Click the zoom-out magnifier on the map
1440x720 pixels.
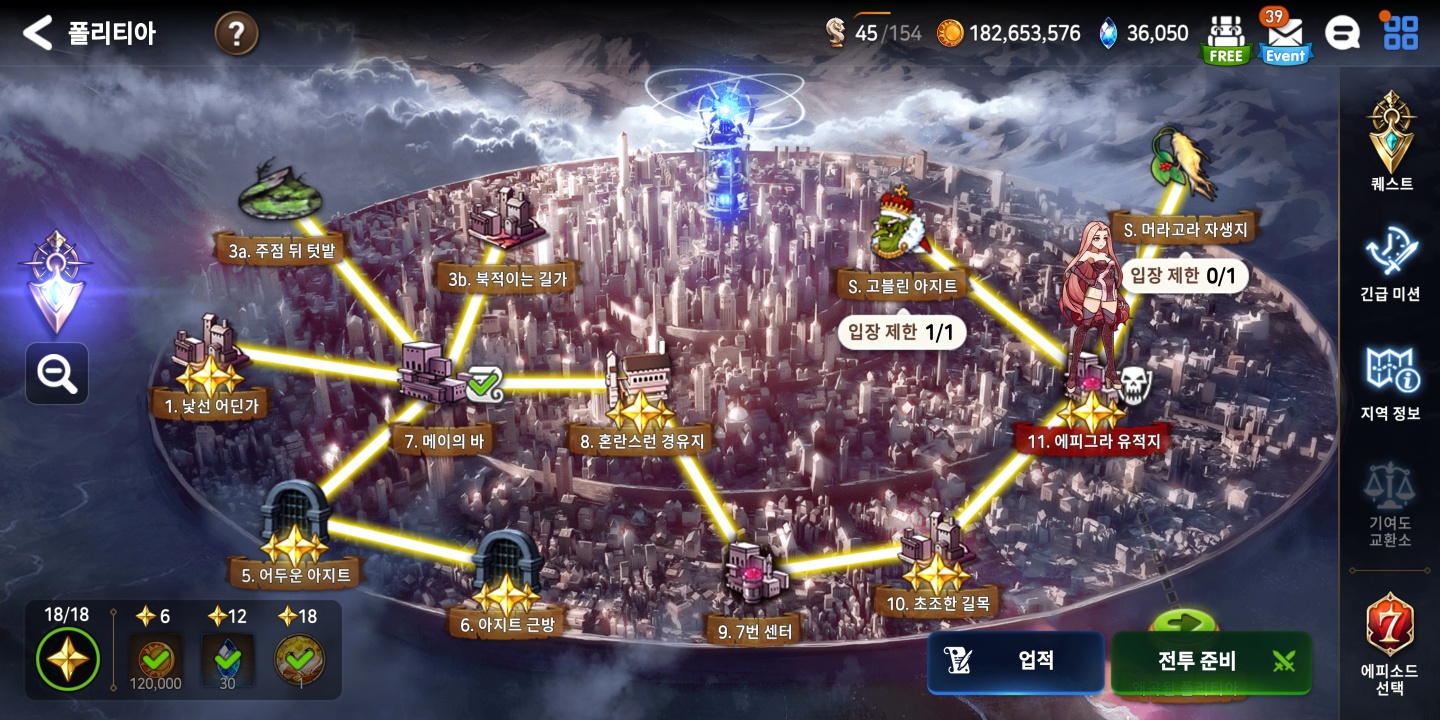56,373
